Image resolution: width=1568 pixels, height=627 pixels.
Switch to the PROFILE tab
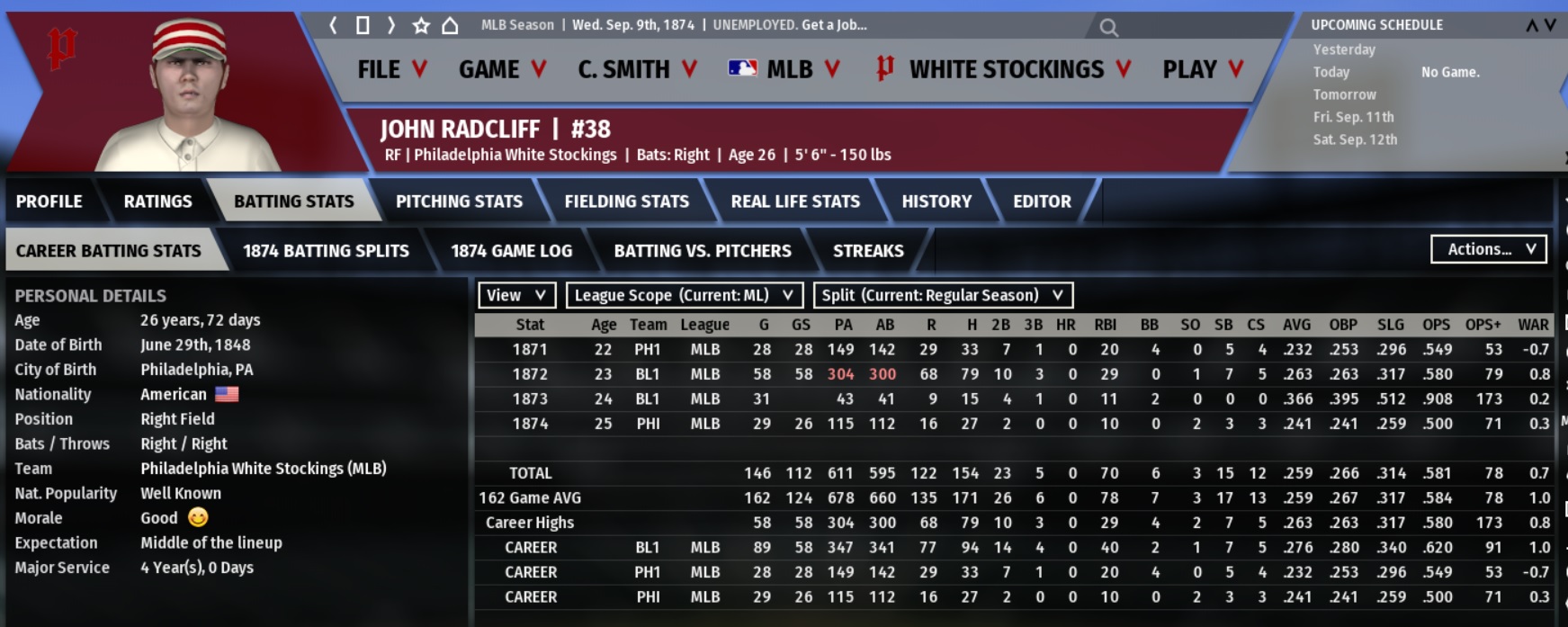(49, 202)
